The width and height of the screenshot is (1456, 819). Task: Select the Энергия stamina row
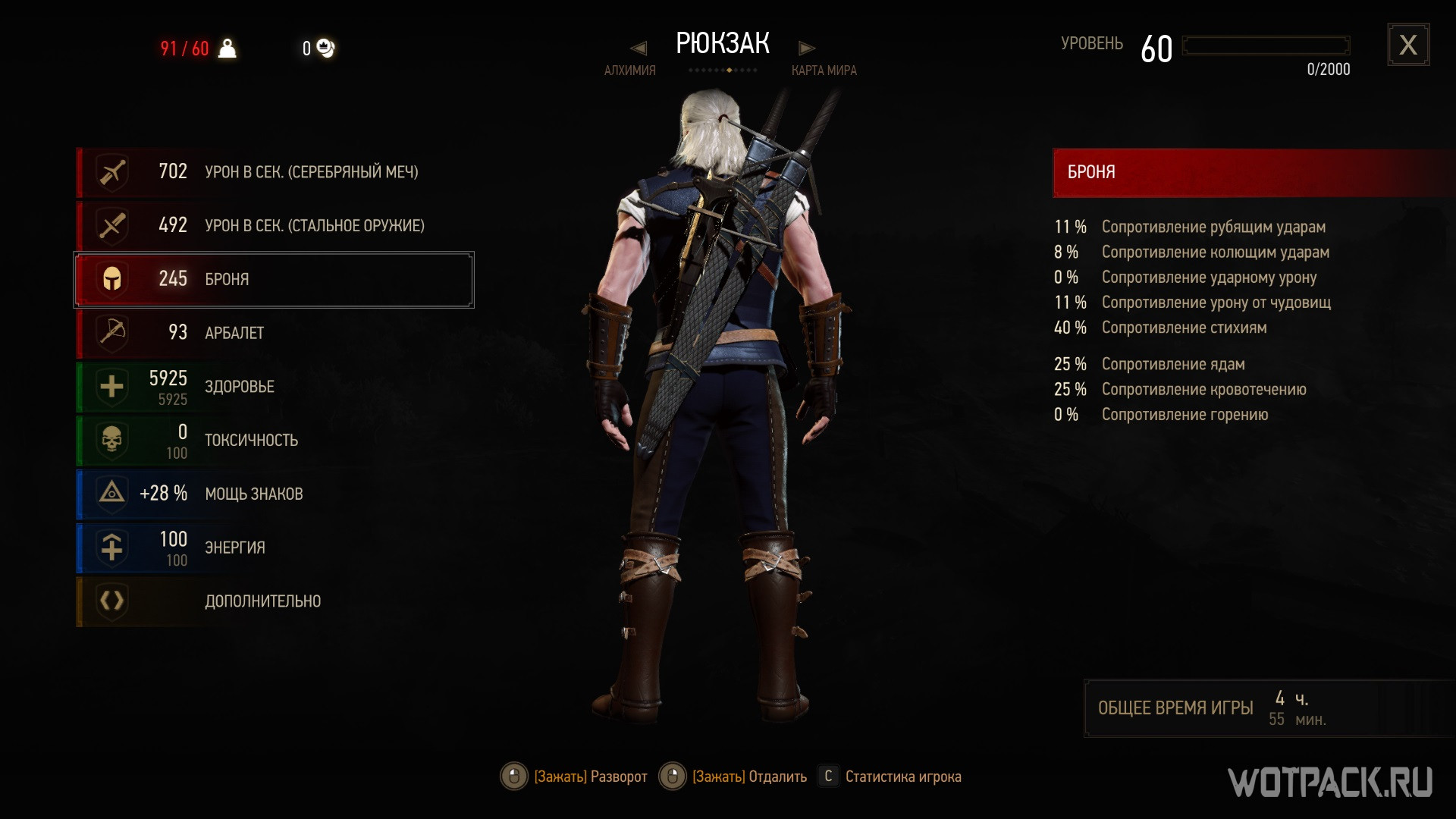(273, 548)
